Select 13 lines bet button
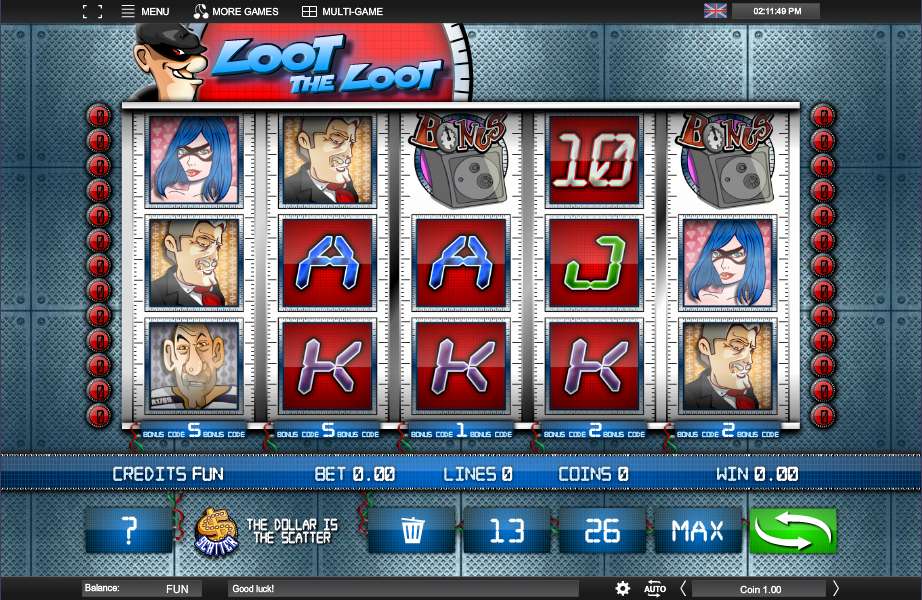922x600 pixels. (507, 530)
